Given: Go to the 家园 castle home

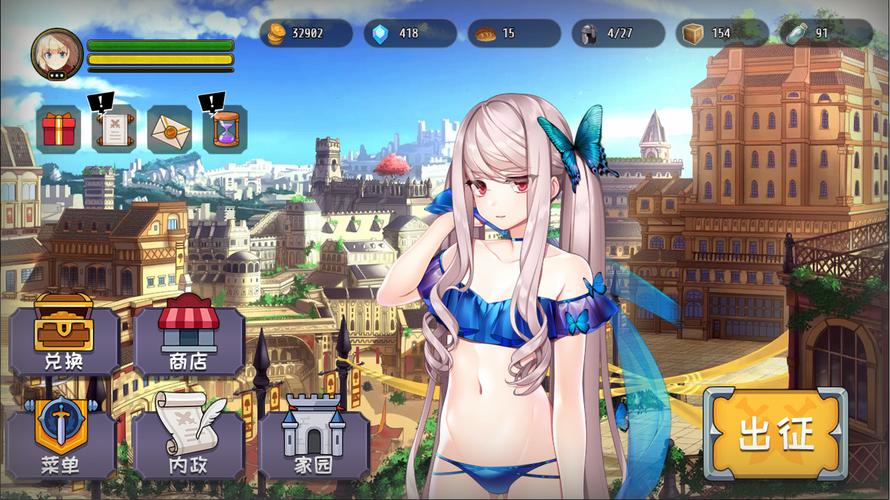Looking at the screenshot, I should (x=313, y=438).
